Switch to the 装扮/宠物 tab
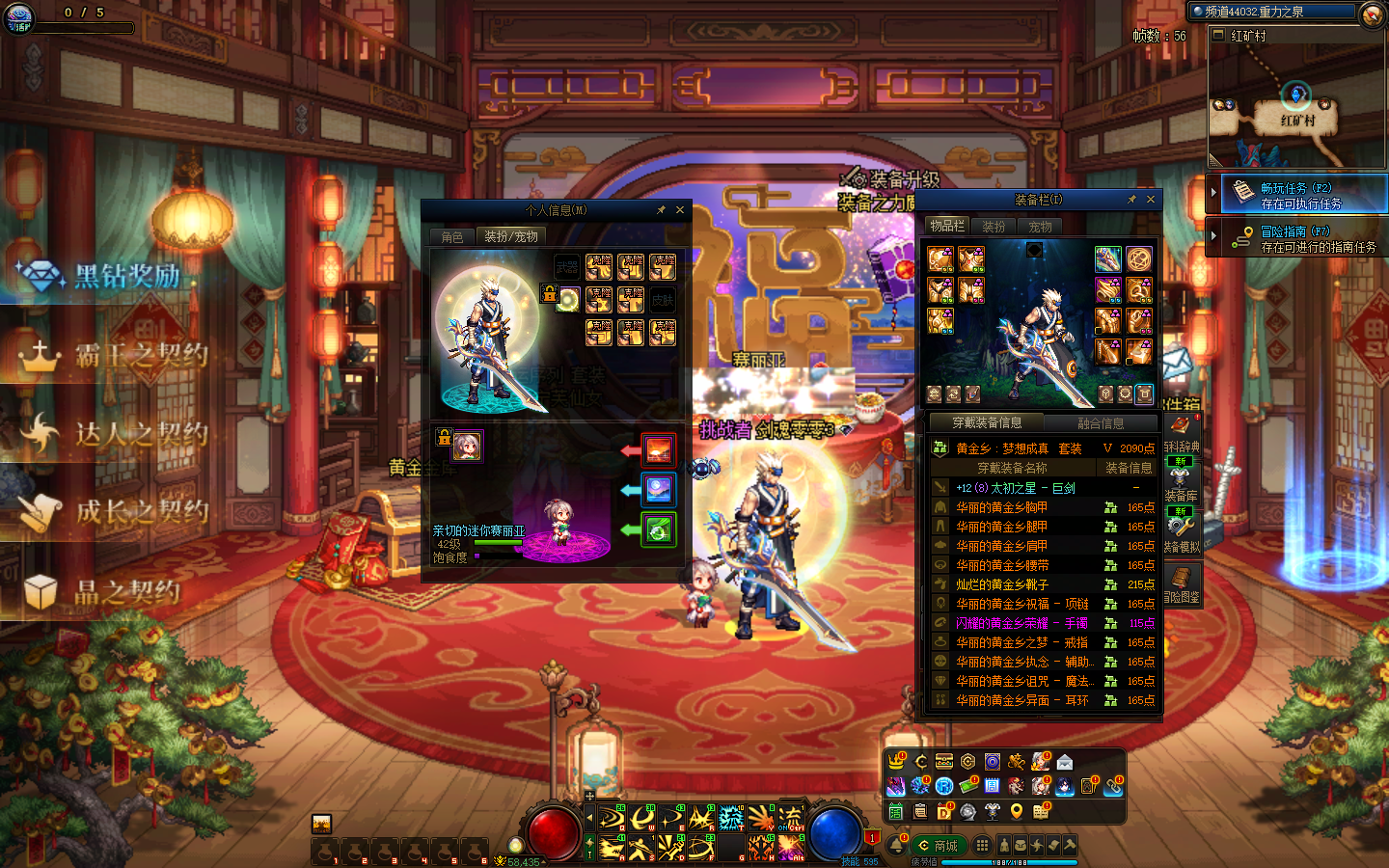Viewport: 1389px width, 868px height. point(511,236)
